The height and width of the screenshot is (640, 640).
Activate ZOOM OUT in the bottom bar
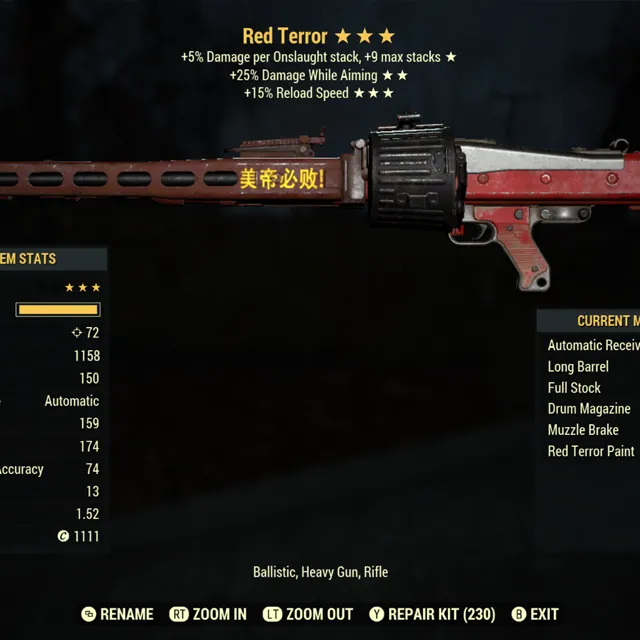[307, 614]
